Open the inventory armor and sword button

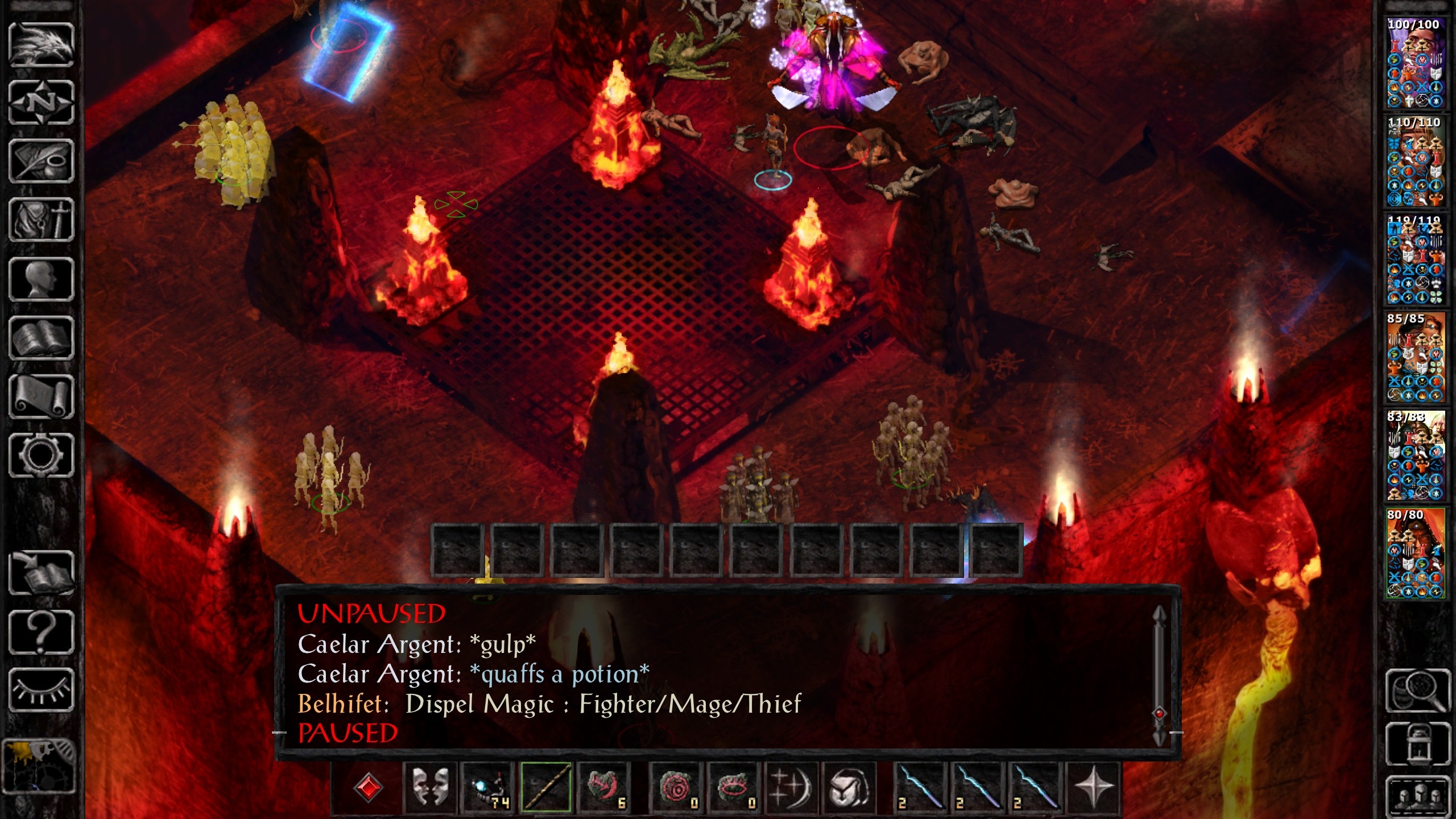tap(41, 220)
